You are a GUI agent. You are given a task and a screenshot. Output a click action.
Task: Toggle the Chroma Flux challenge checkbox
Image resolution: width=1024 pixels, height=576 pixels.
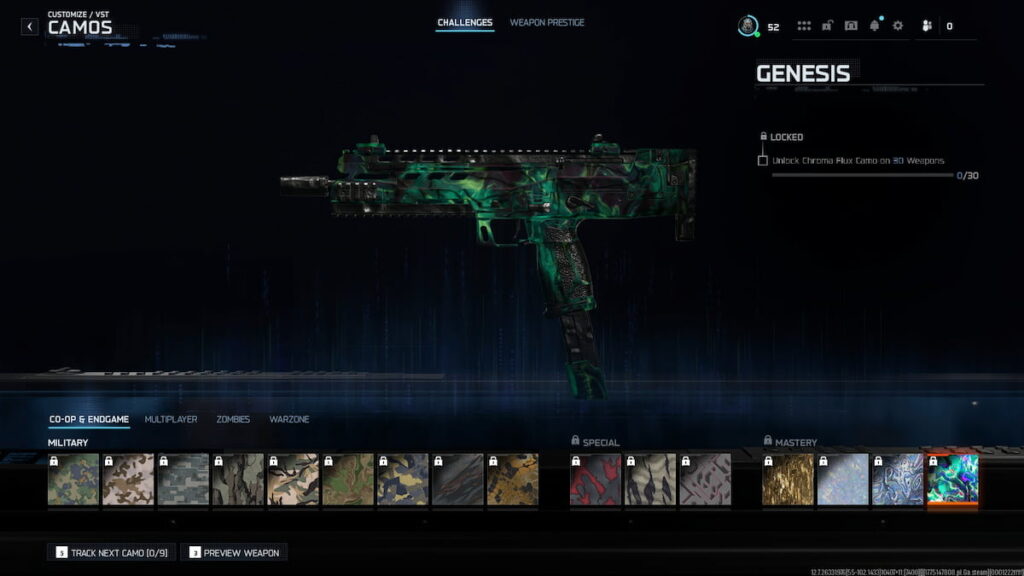[763, 160]
